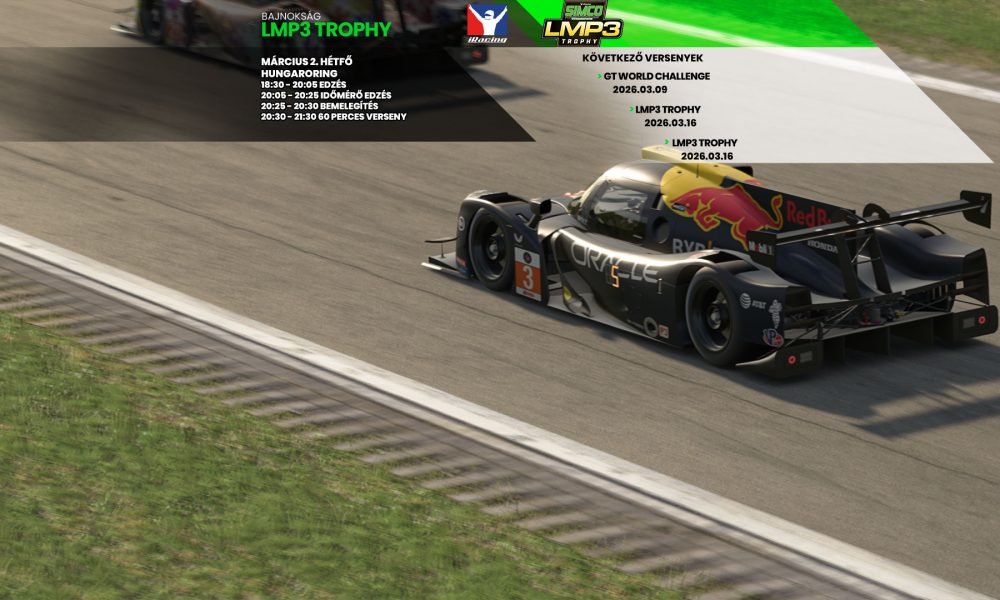Select the SIMCO LMP3 Trophy logo
1000x600 pixels.
click(x=581, y=24)
